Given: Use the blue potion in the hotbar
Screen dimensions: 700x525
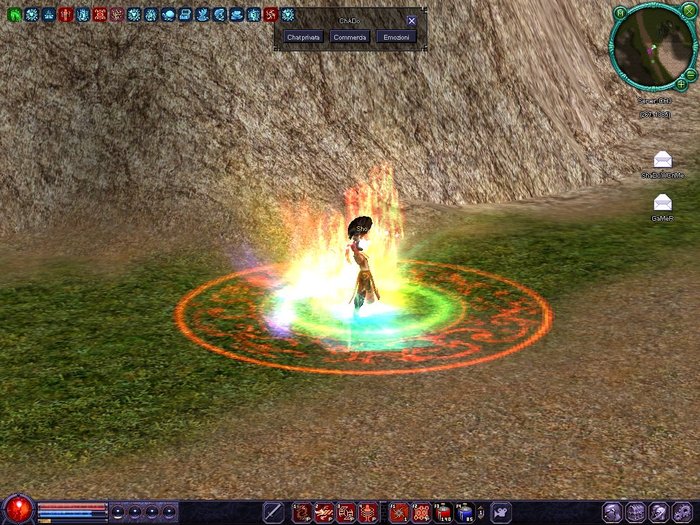Looking at the screenshot, I should pyautogui.click(x=466, y=513).
